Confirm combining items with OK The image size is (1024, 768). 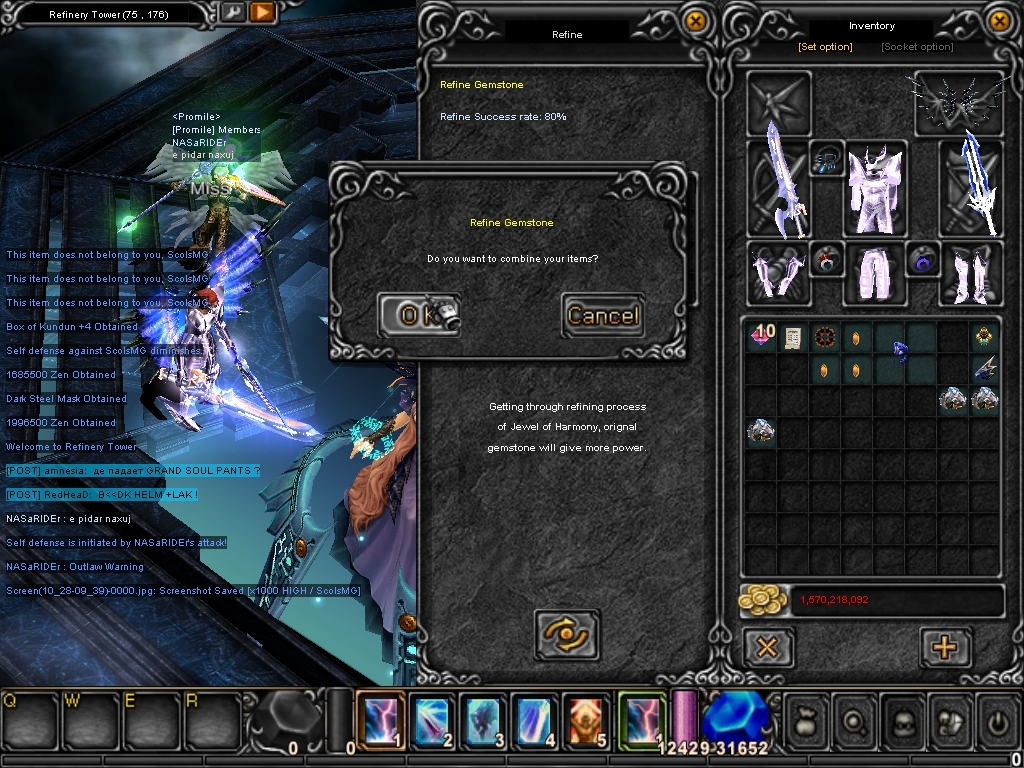click(418, 315)
